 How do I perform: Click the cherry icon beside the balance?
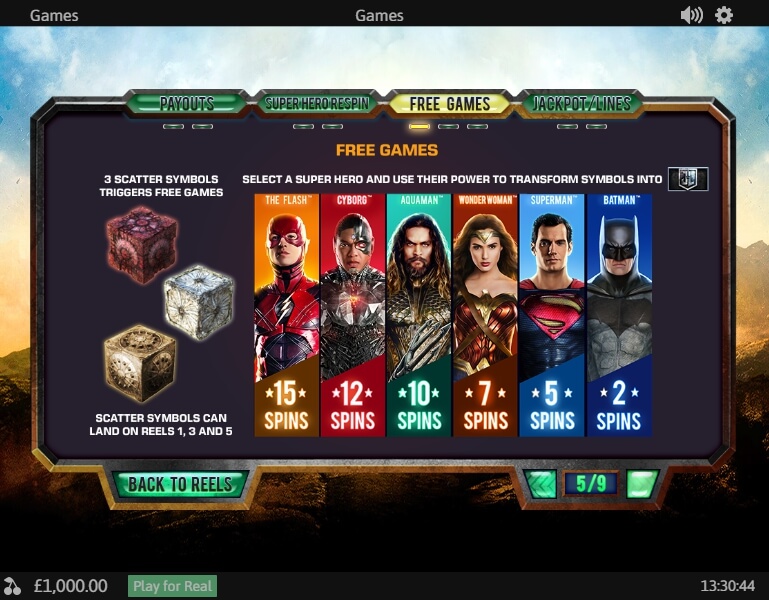[13, 586]
